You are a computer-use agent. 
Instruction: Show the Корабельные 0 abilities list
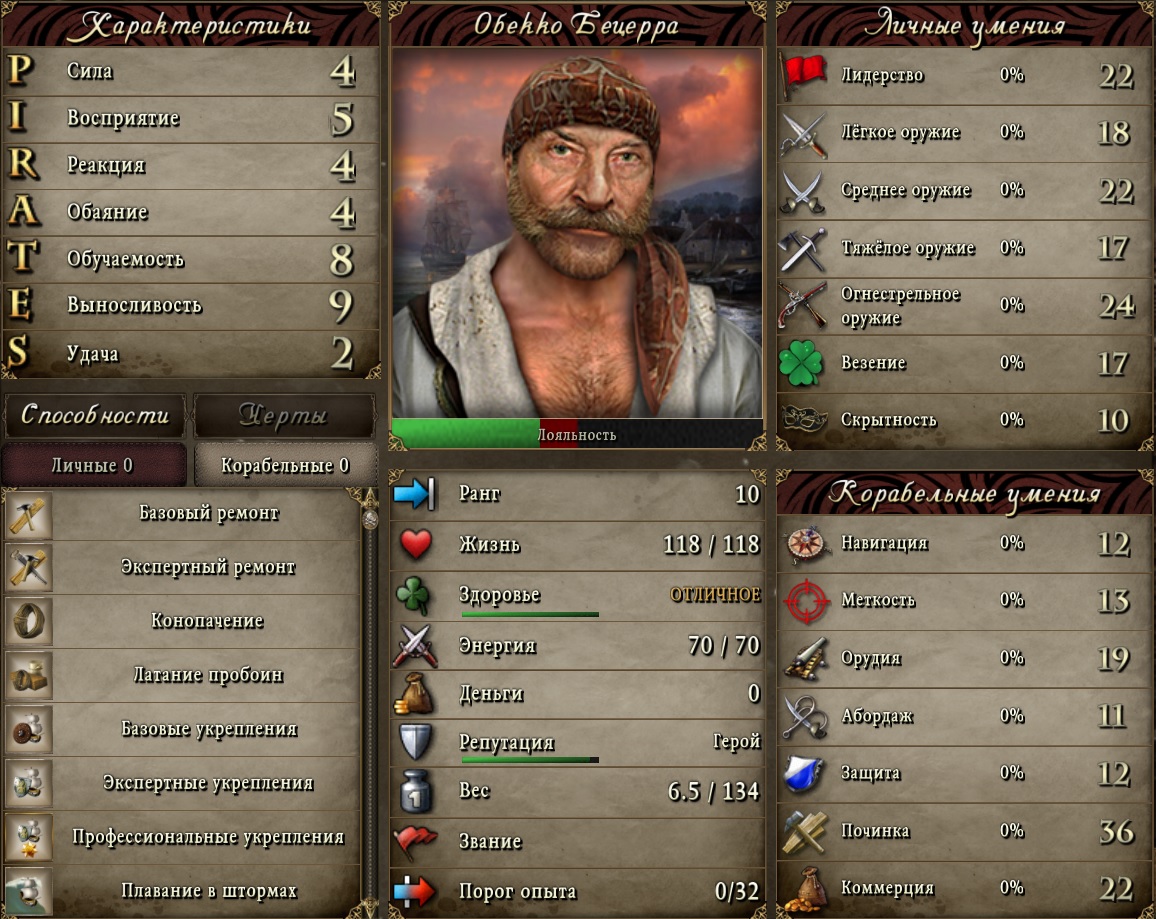(x=285, y=465)
